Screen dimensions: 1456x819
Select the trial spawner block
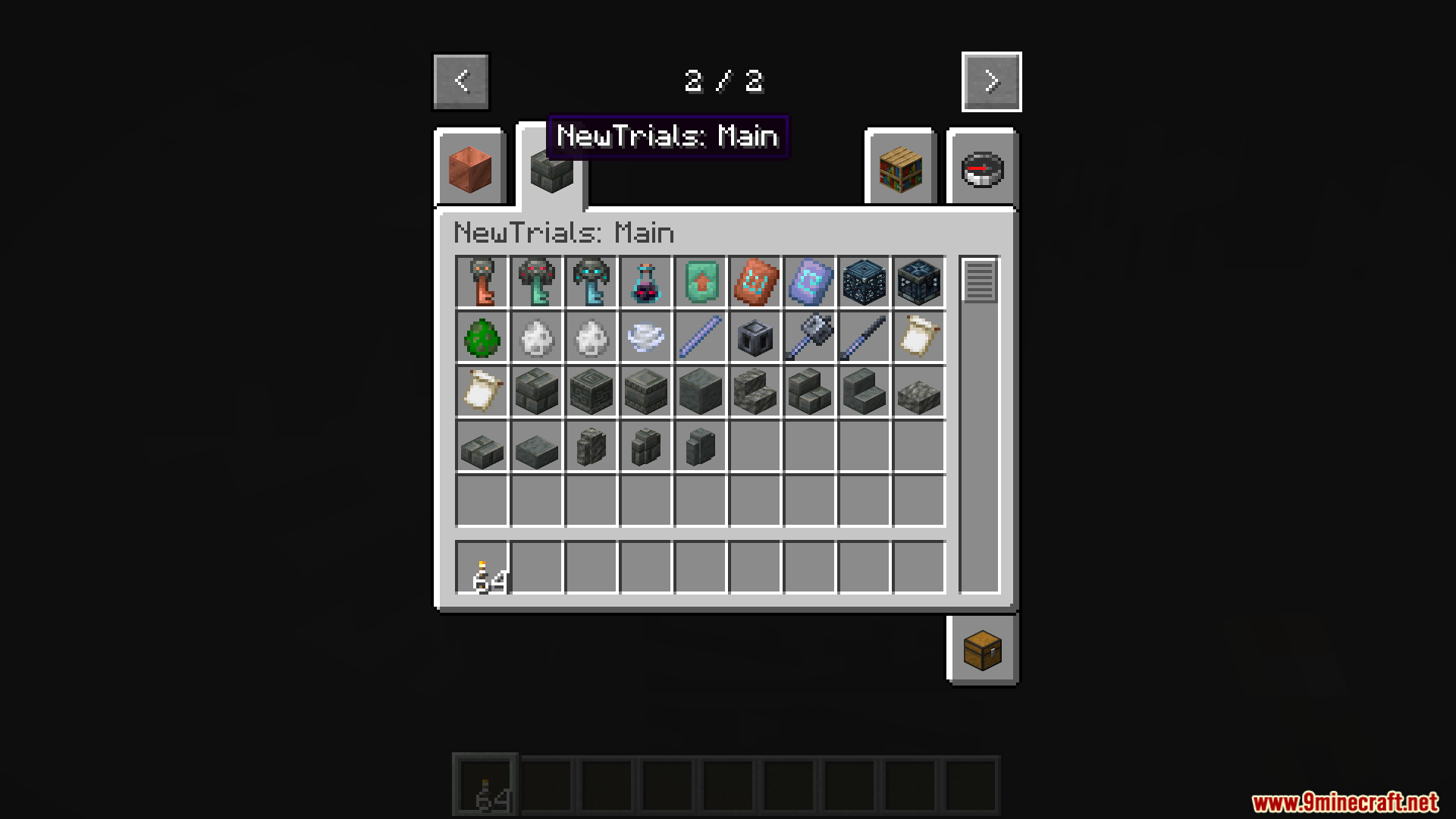tap(864, 282)
